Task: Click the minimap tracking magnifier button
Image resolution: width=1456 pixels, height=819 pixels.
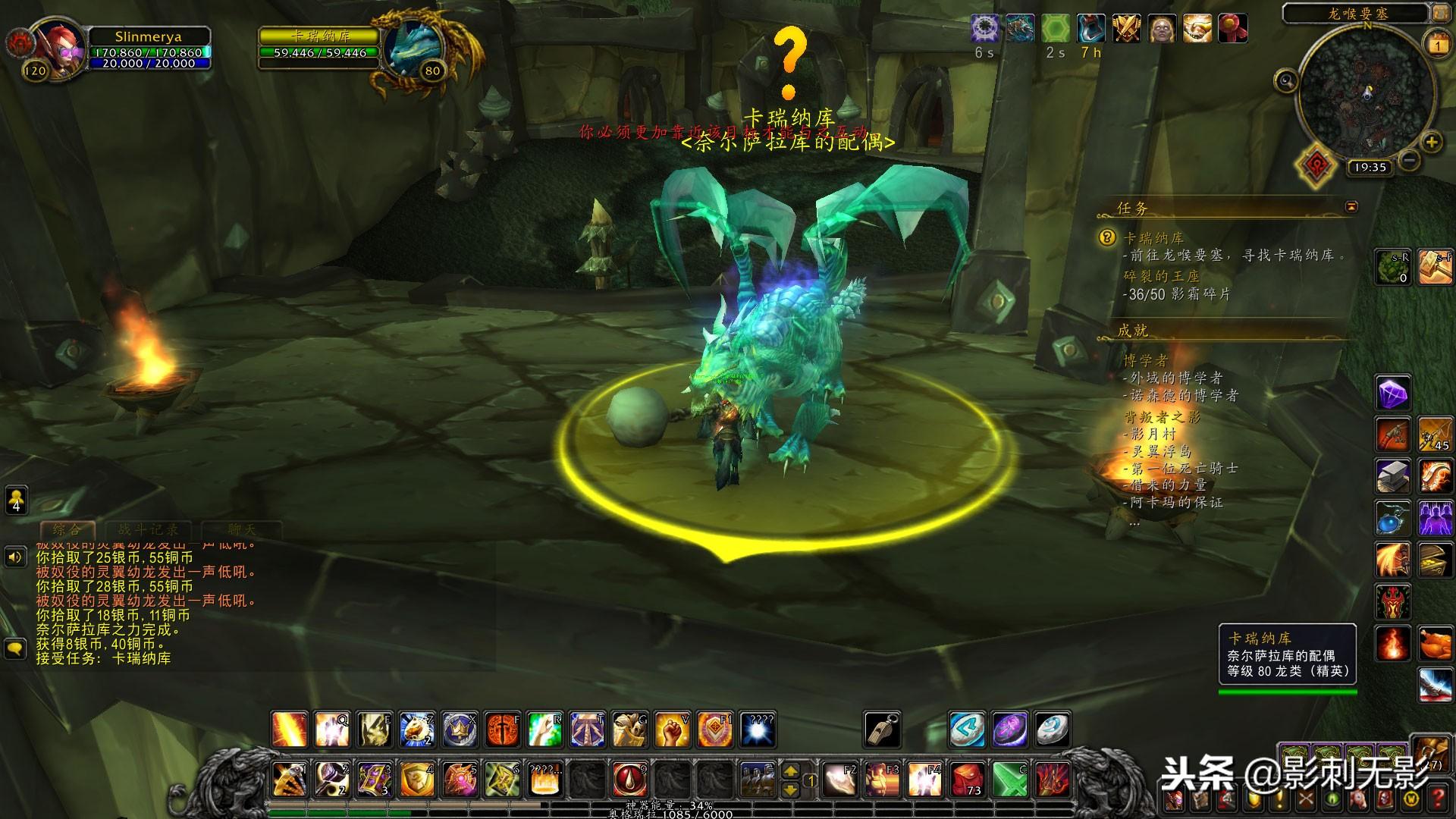Action: click(x=1286, y=80)
